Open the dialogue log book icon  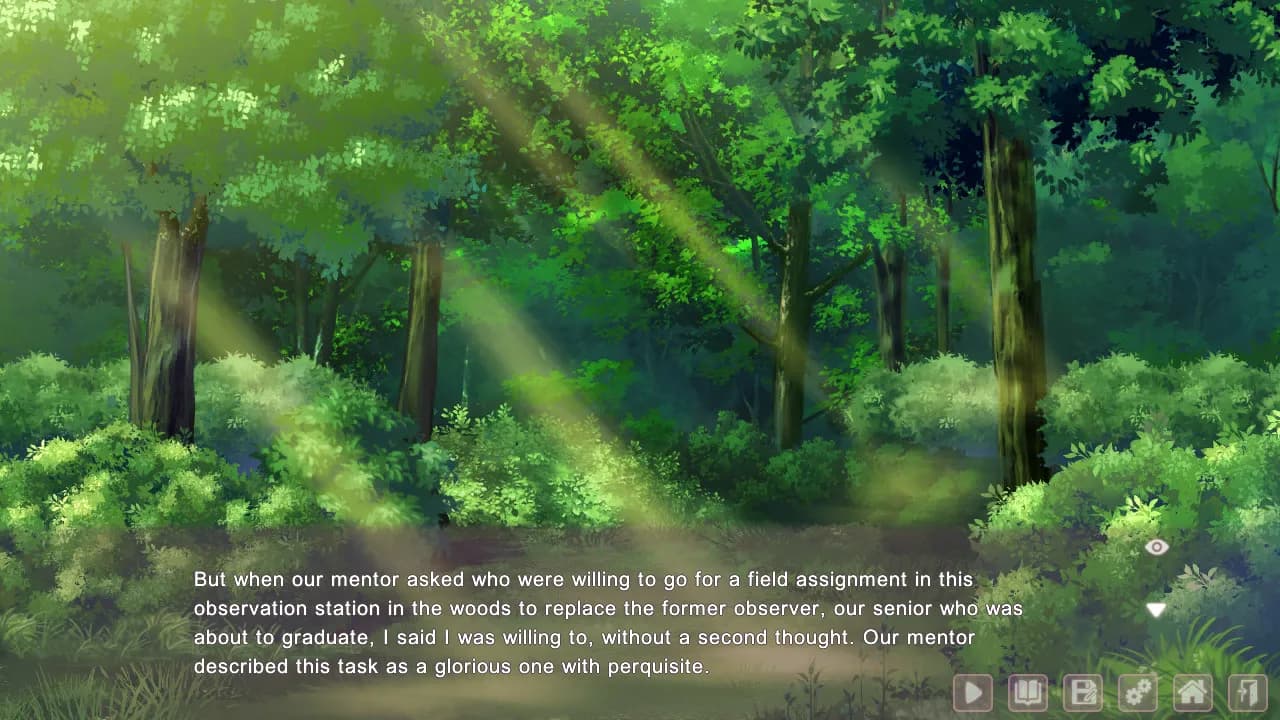click(1027, 692)
